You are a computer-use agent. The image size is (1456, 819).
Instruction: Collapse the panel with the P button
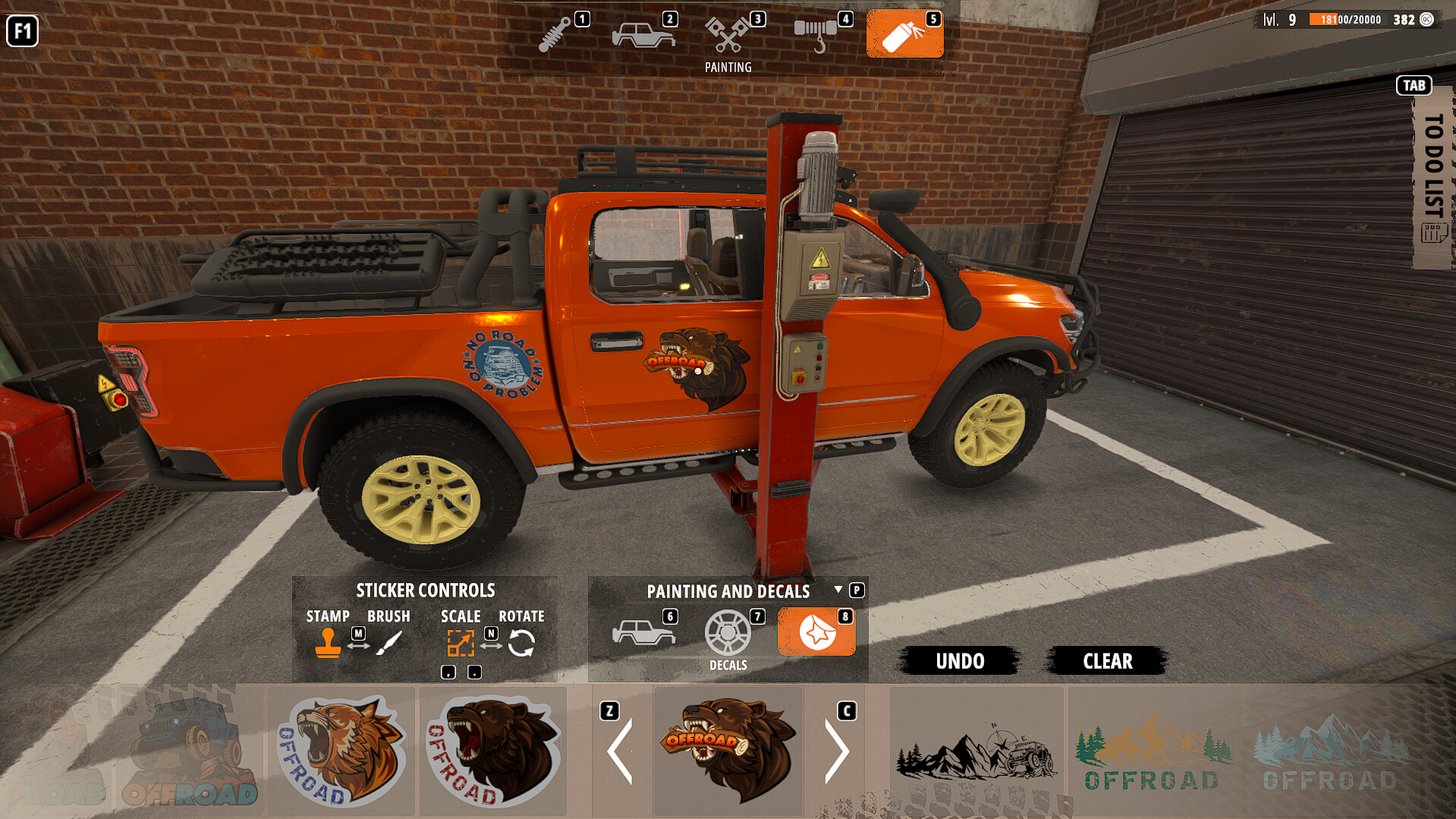point(857,591)
